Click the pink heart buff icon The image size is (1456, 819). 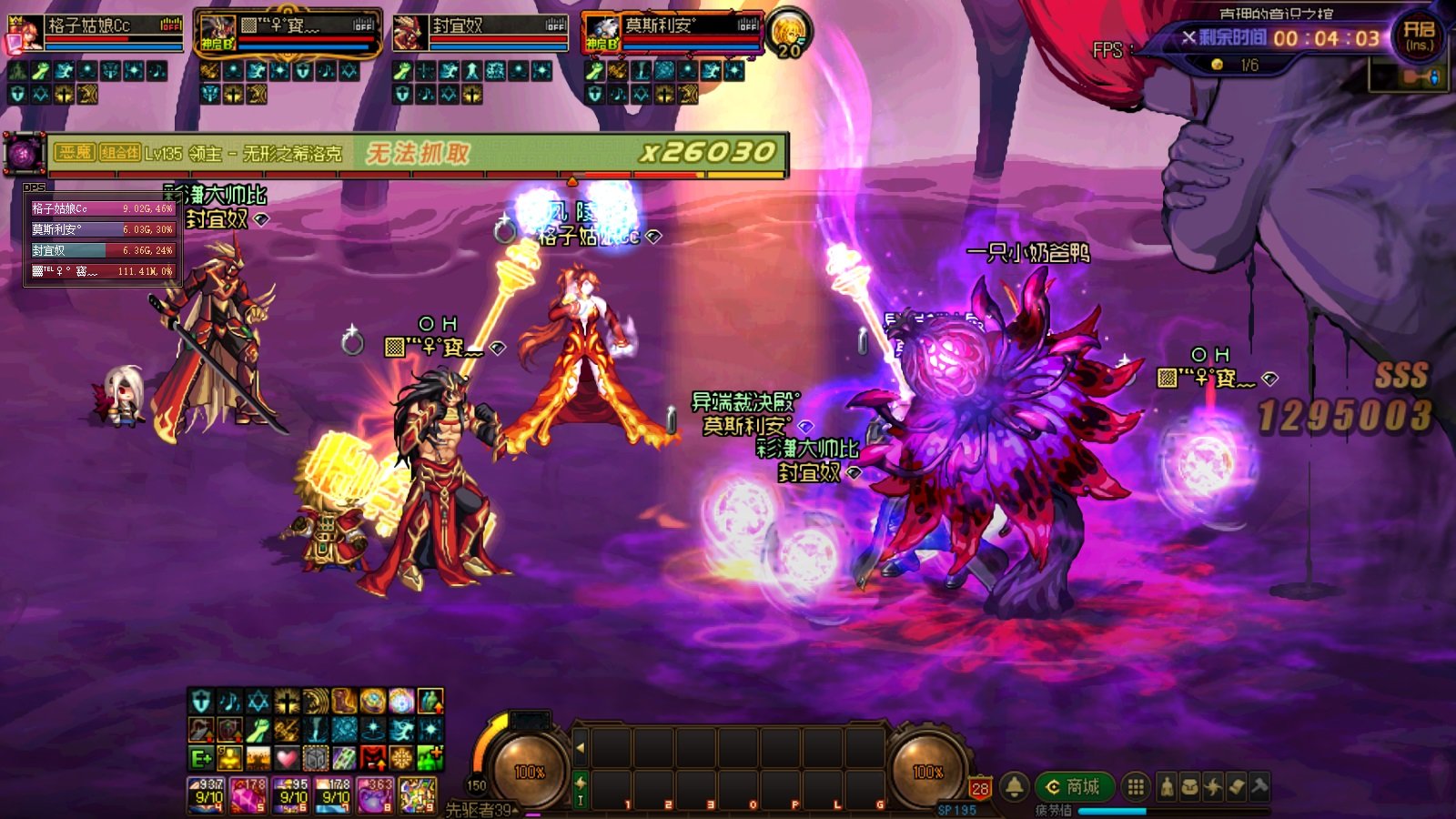[287, 757]
